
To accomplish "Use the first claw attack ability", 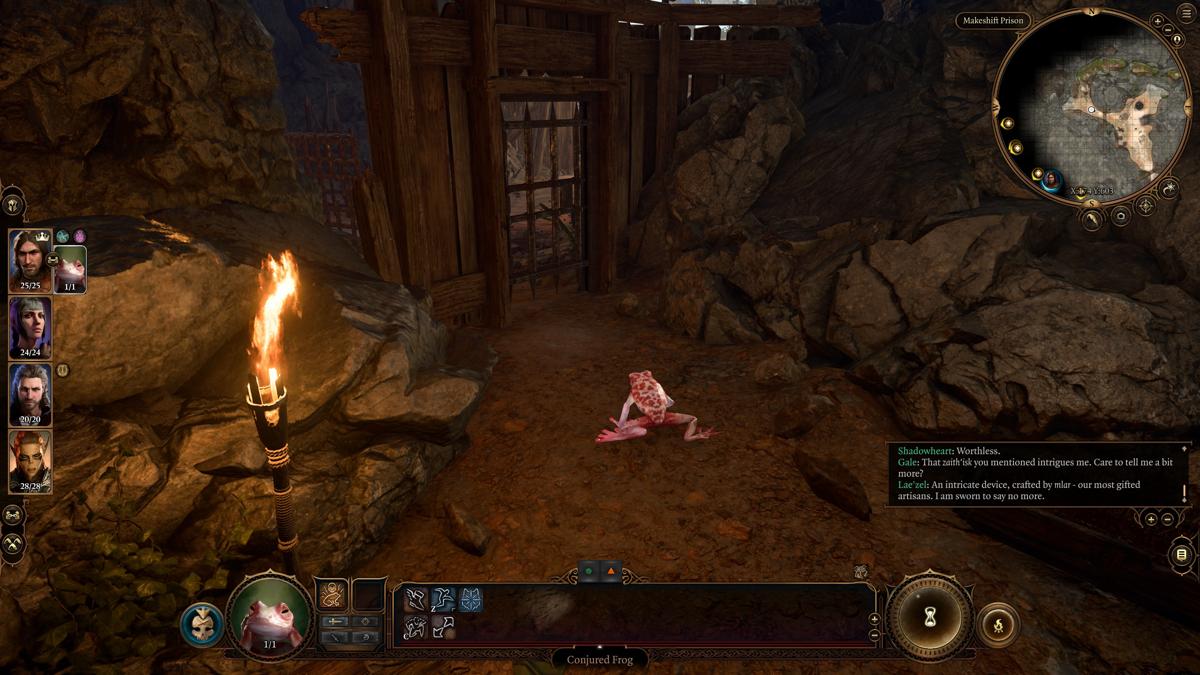I will pyautogui.click(x=416, y=599).
